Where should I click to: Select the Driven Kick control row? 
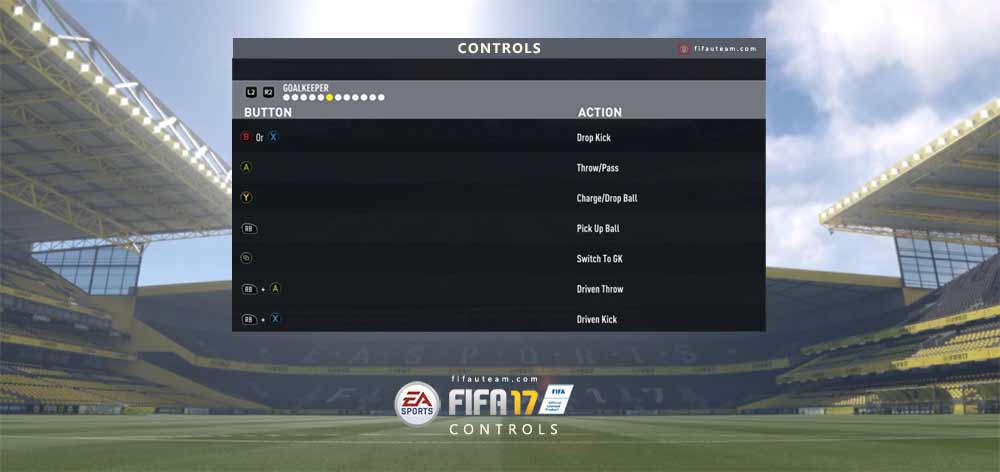(499, 319)
